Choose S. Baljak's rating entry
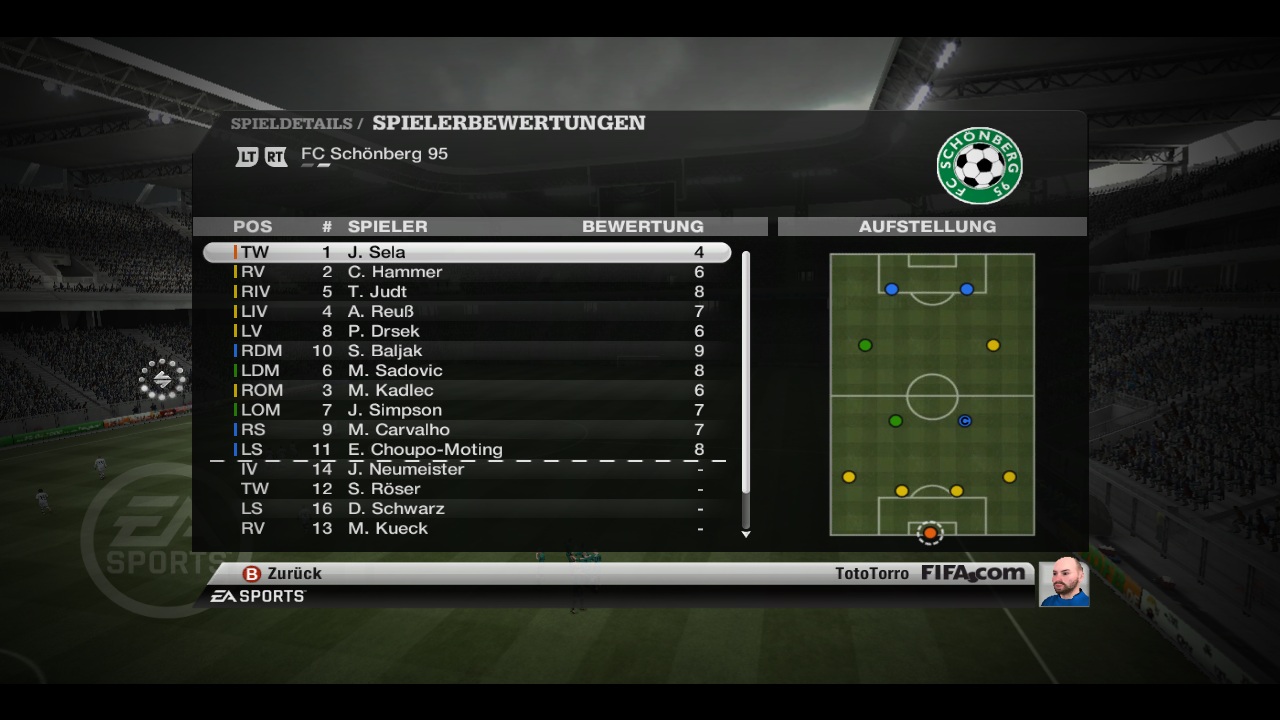 [x=467, y=351]
